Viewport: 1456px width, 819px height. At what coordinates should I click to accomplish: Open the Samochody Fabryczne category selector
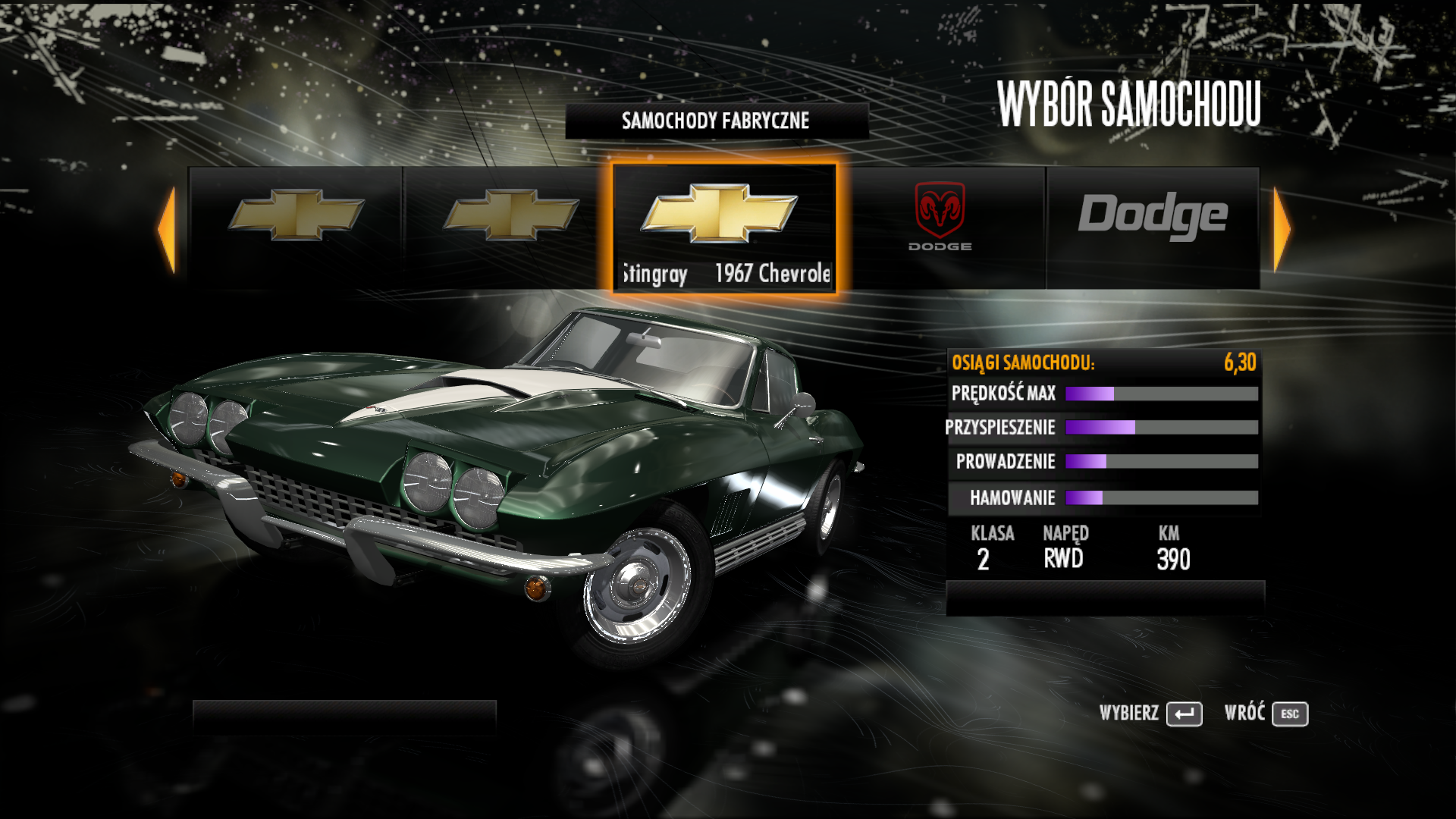click(716, 121)
